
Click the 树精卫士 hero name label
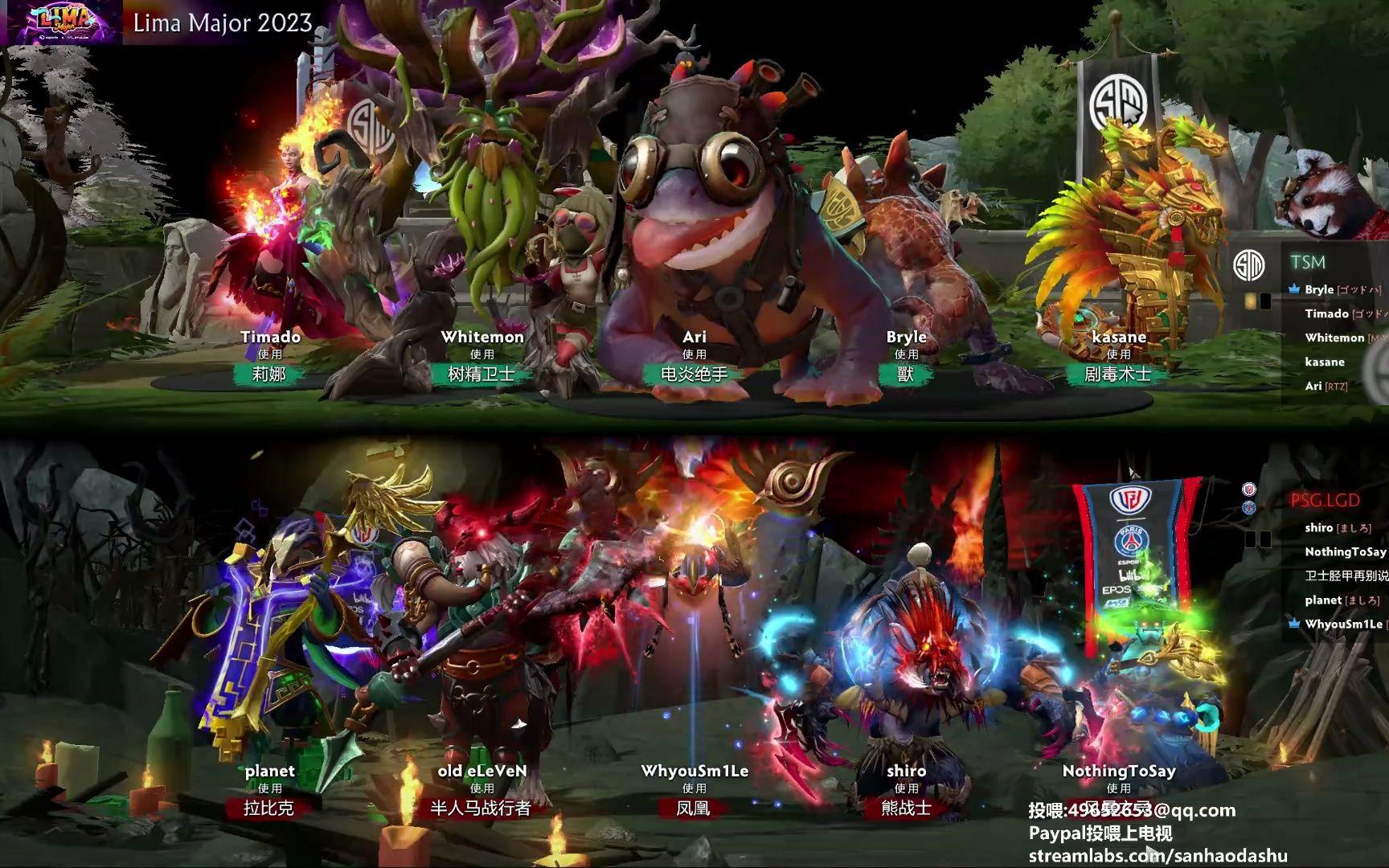pyautogui.click(x=481, y=374)
